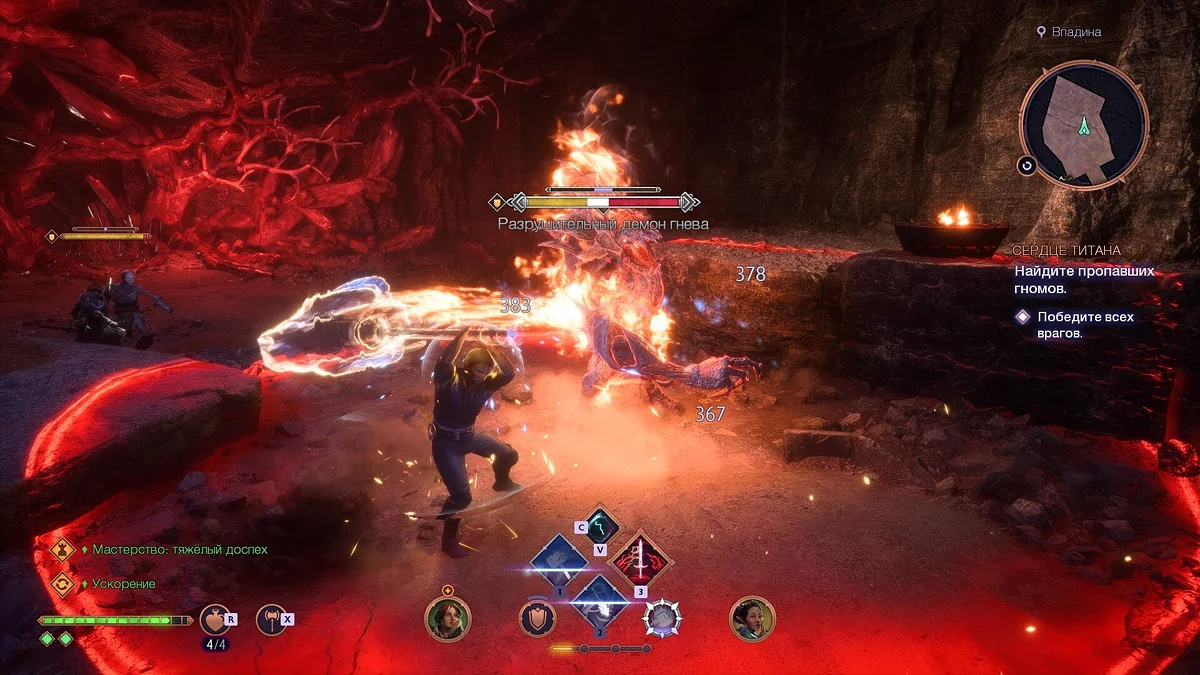Viewport: 1200px width, 675px height.
Task: Click the heavy armor mastery buff icon
Action: coord(63,549)
